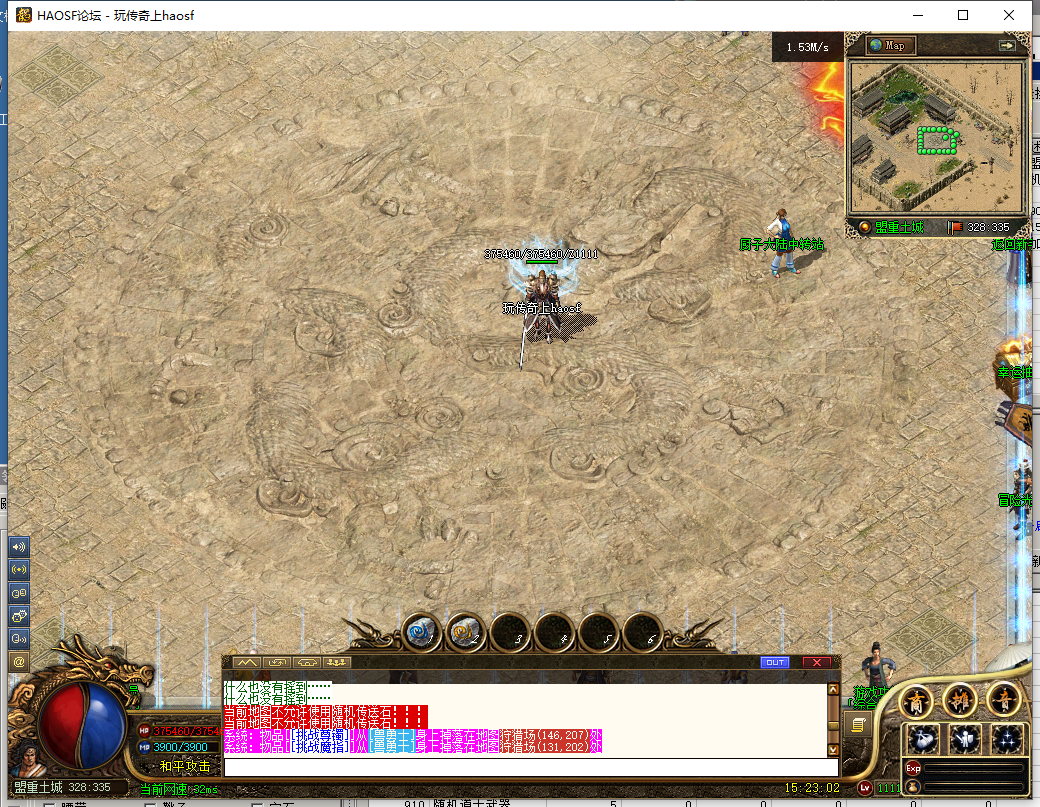Open the 商 shop round button
Image resolution: width=1040 pixels, height=807 pixels.
click(916, 702)
